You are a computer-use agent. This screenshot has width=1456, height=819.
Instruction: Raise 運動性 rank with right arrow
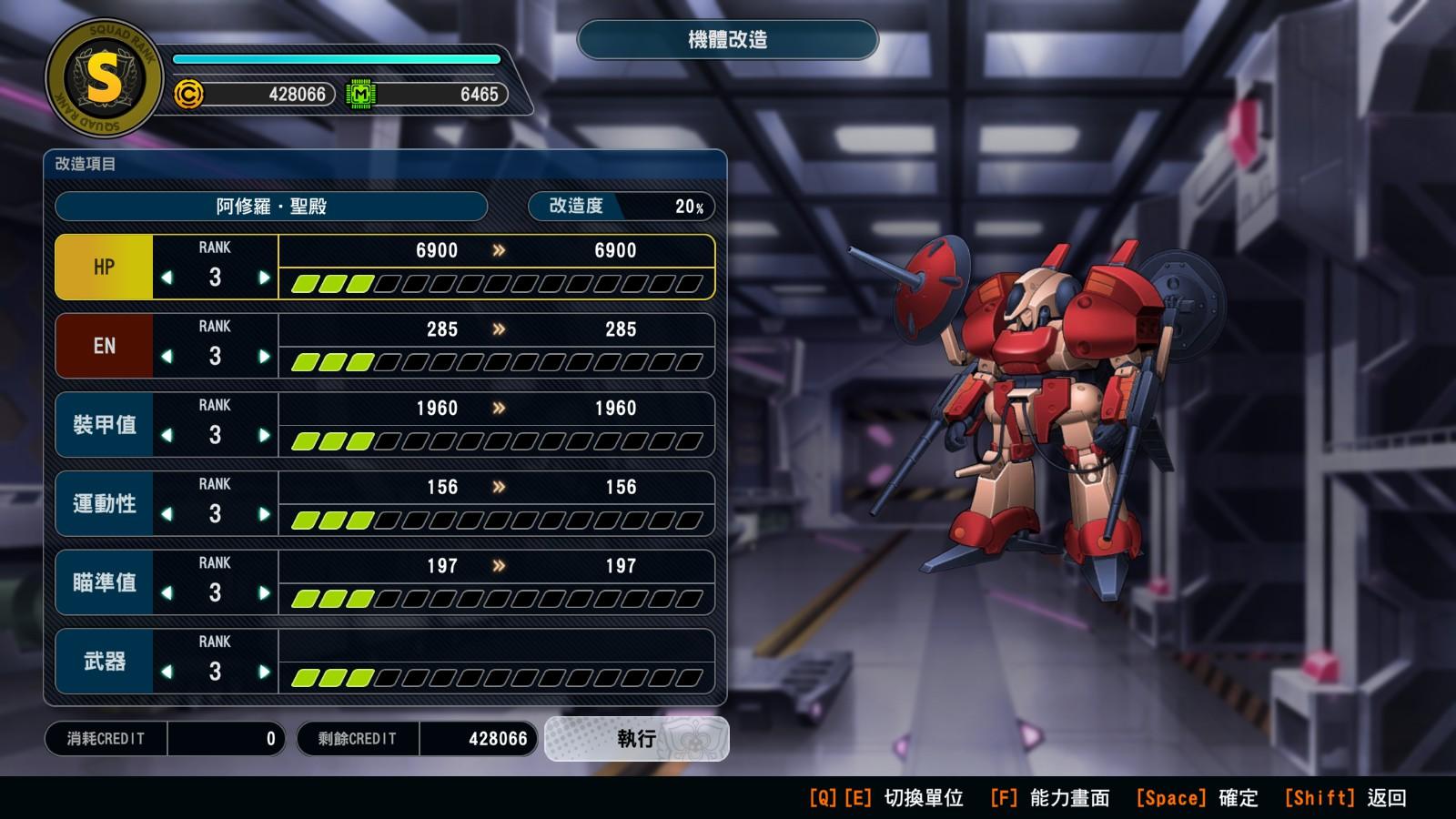pyautogui.click(x=264, y=514)
